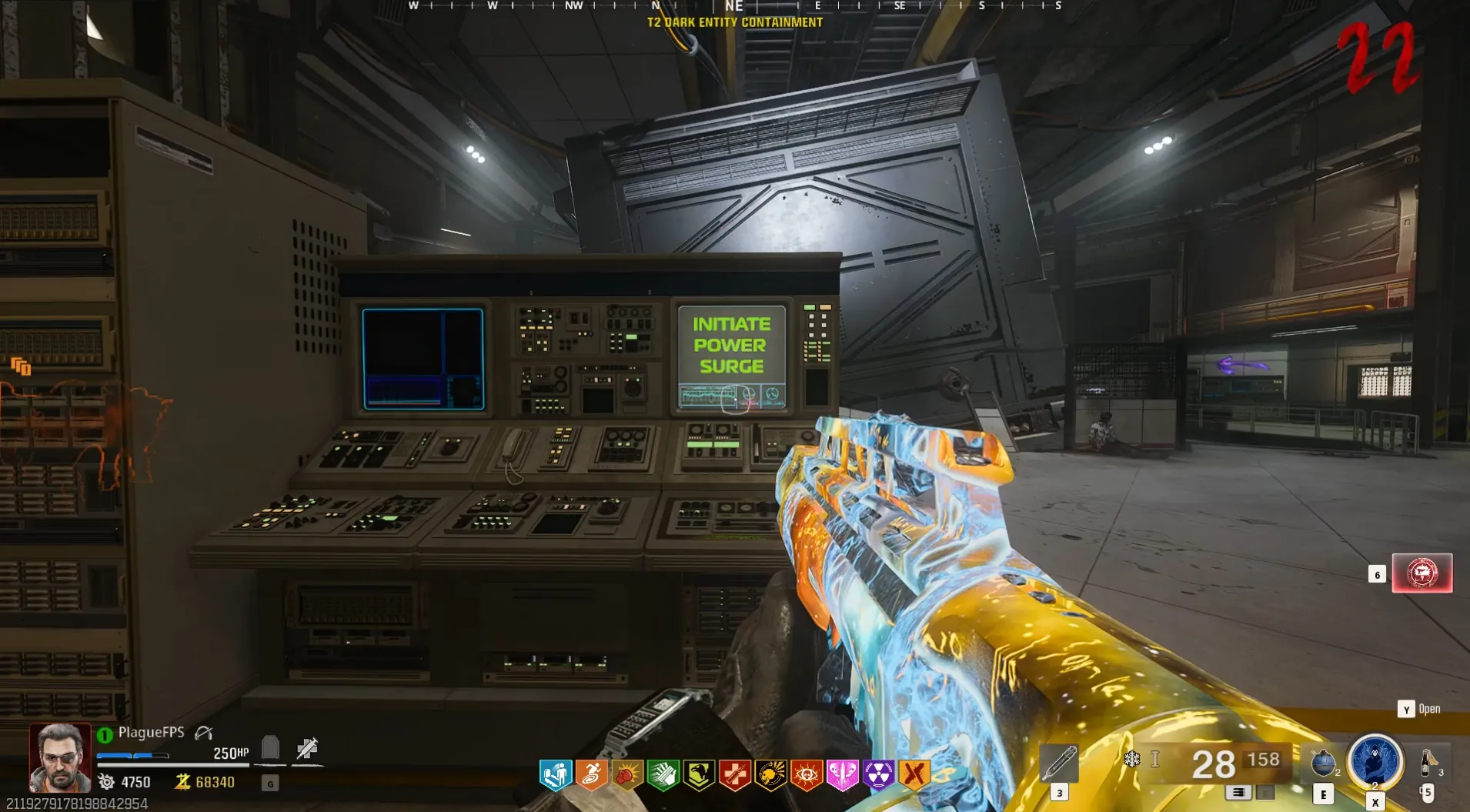Choose the yellow skull Elemental Pop perk
The image size is (1470, 812).
770,775
